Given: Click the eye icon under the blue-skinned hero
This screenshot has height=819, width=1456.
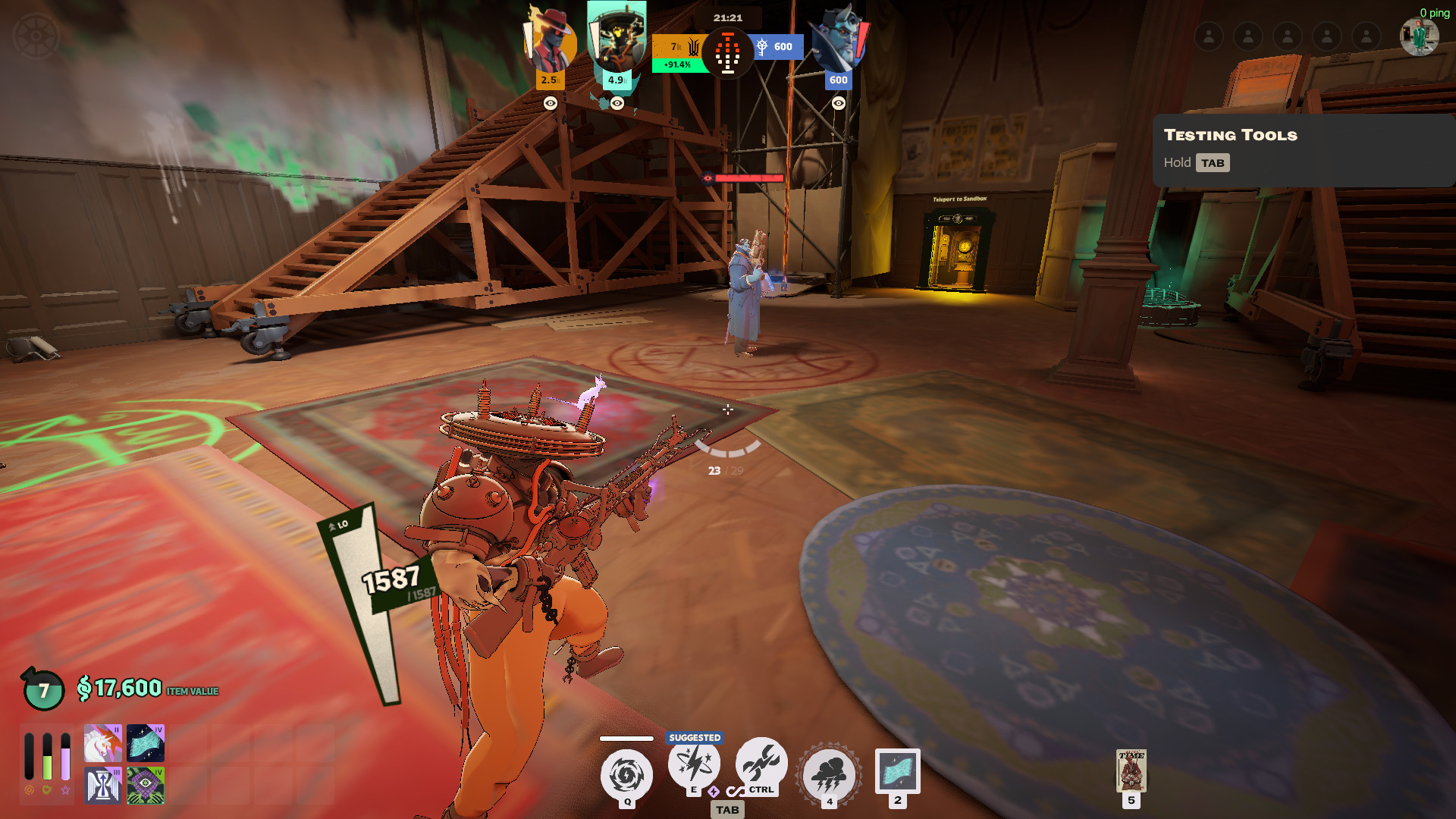Looking at the screenshot, I should point(838,103).
